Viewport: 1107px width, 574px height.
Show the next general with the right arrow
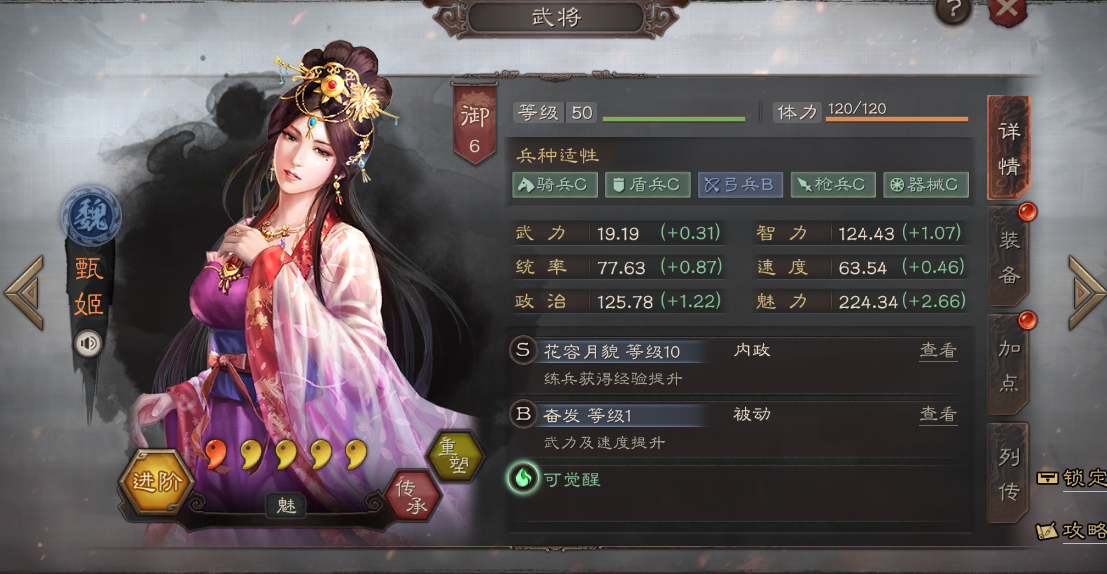[1086, 292]
